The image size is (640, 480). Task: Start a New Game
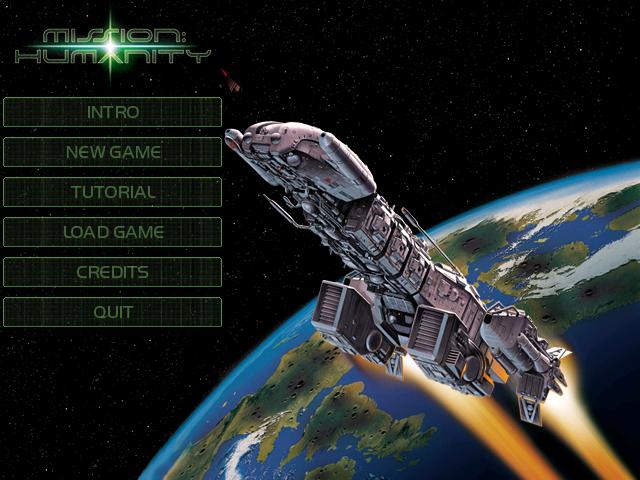click(x=113, y=152)
